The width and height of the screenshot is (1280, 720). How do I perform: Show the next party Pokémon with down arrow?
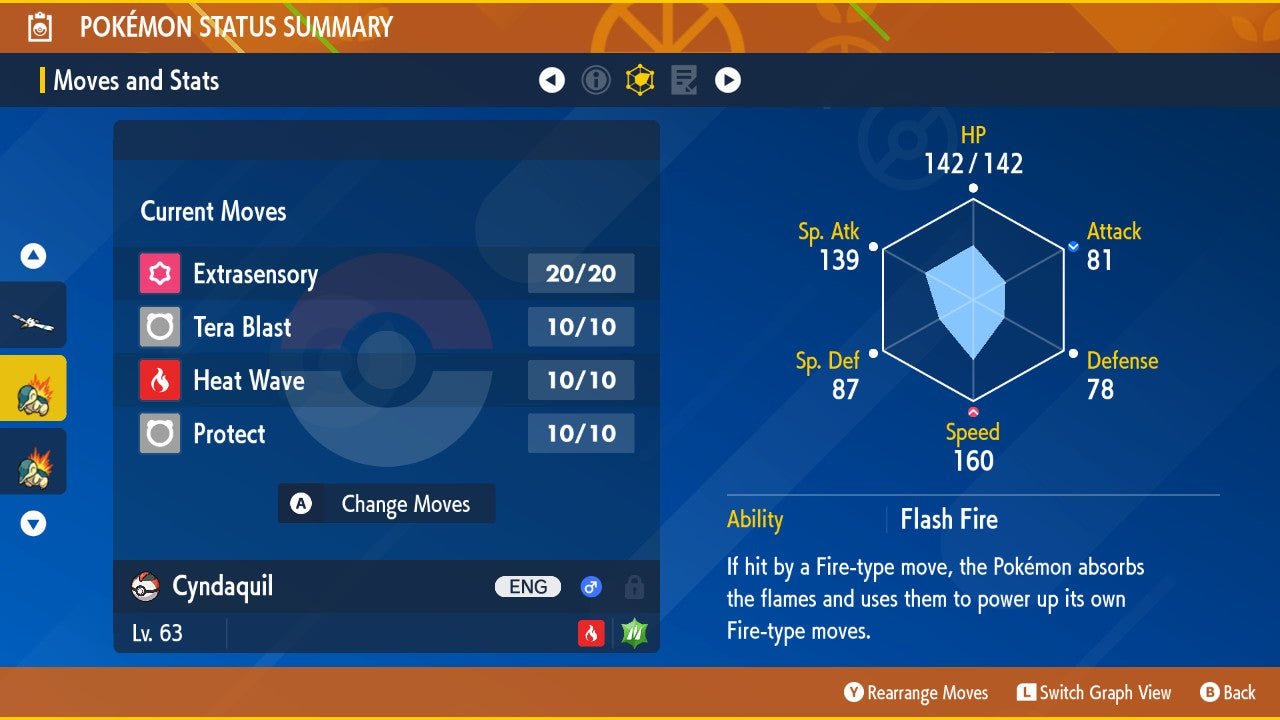[33, 523]
